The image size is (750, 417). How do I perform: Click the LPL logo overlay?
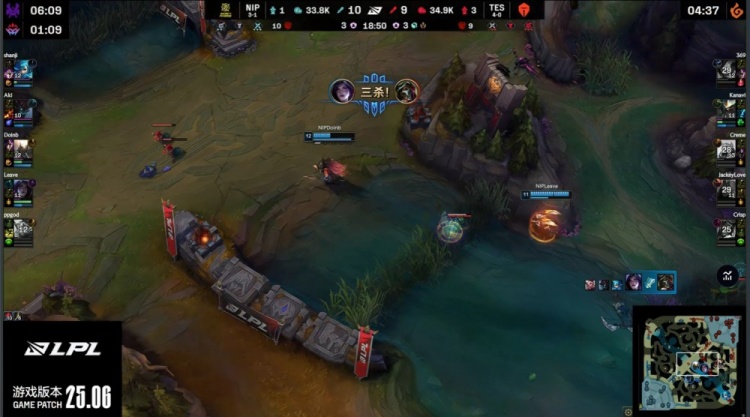[62, 349]
